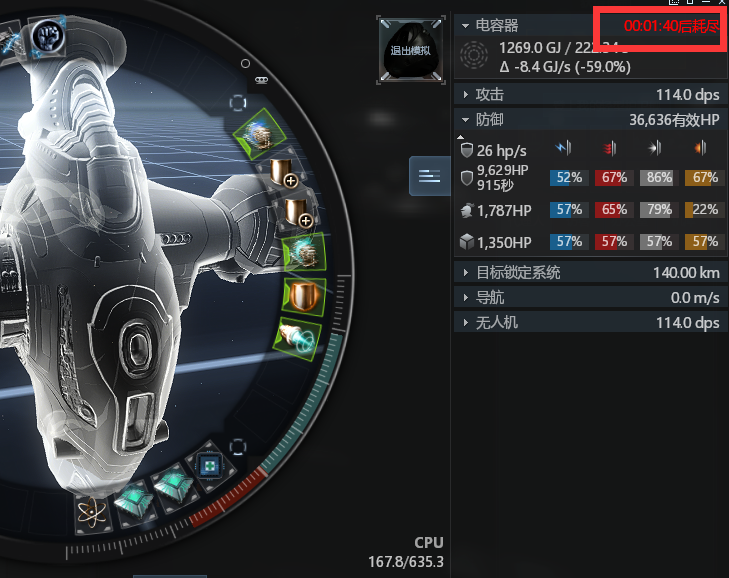Image resolution: width=729 pixels, height=578 pixels.
Task: Expand the 攻击 offense section
Action: tap(465, 95)
